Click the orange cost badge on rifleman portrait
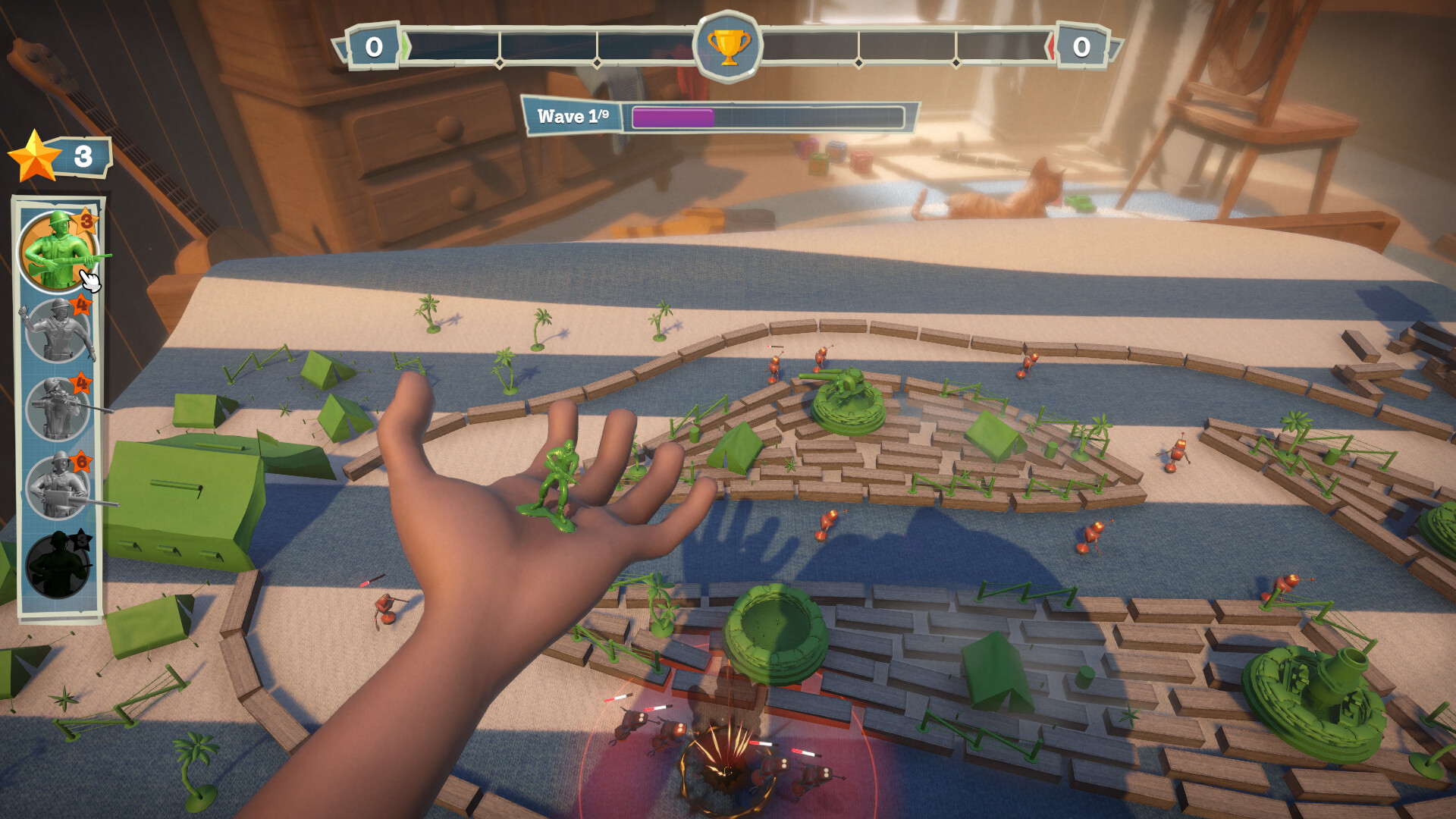 click(86, 220)
